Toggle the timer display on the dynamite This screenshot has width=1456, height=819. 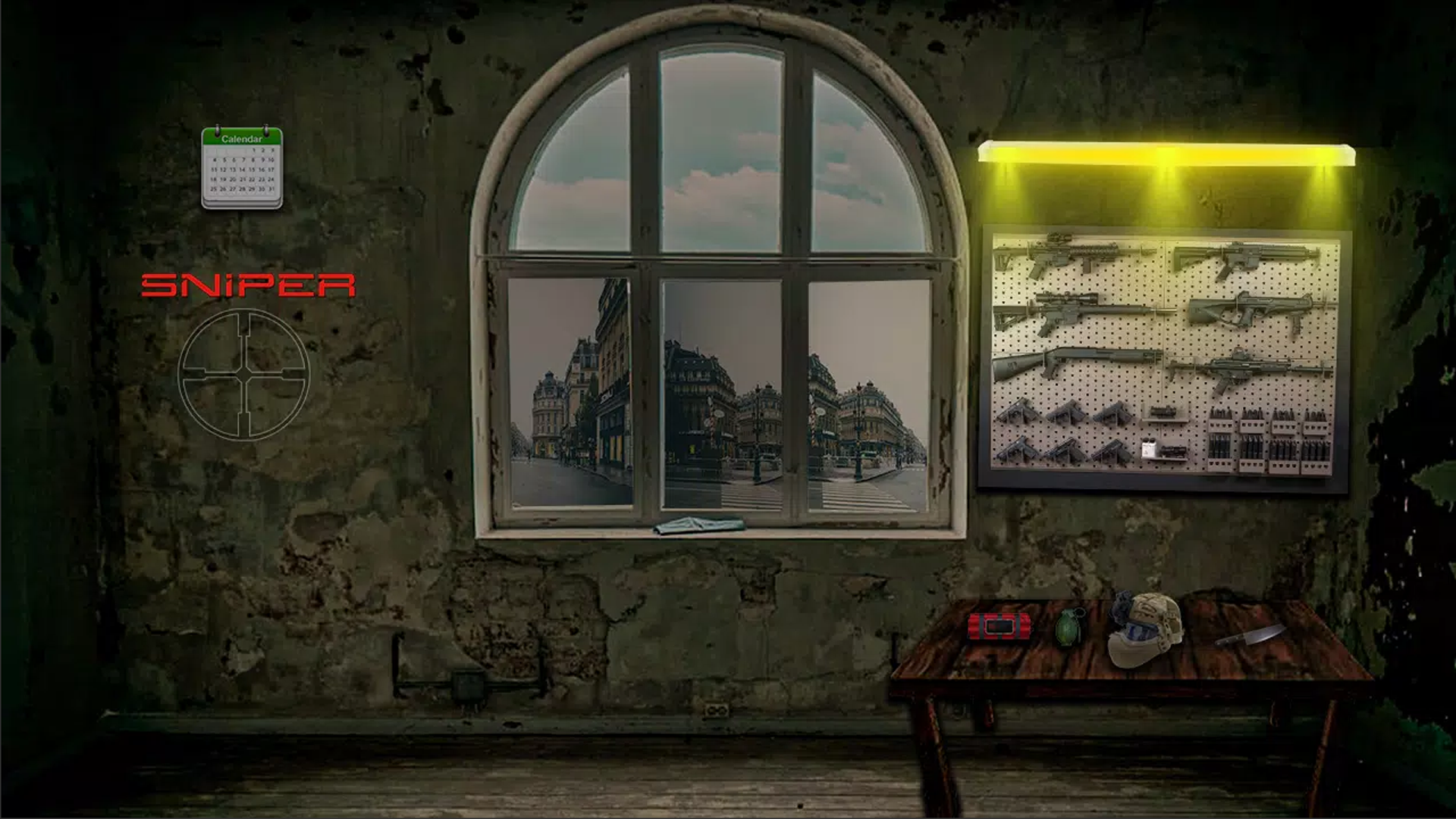999,626
